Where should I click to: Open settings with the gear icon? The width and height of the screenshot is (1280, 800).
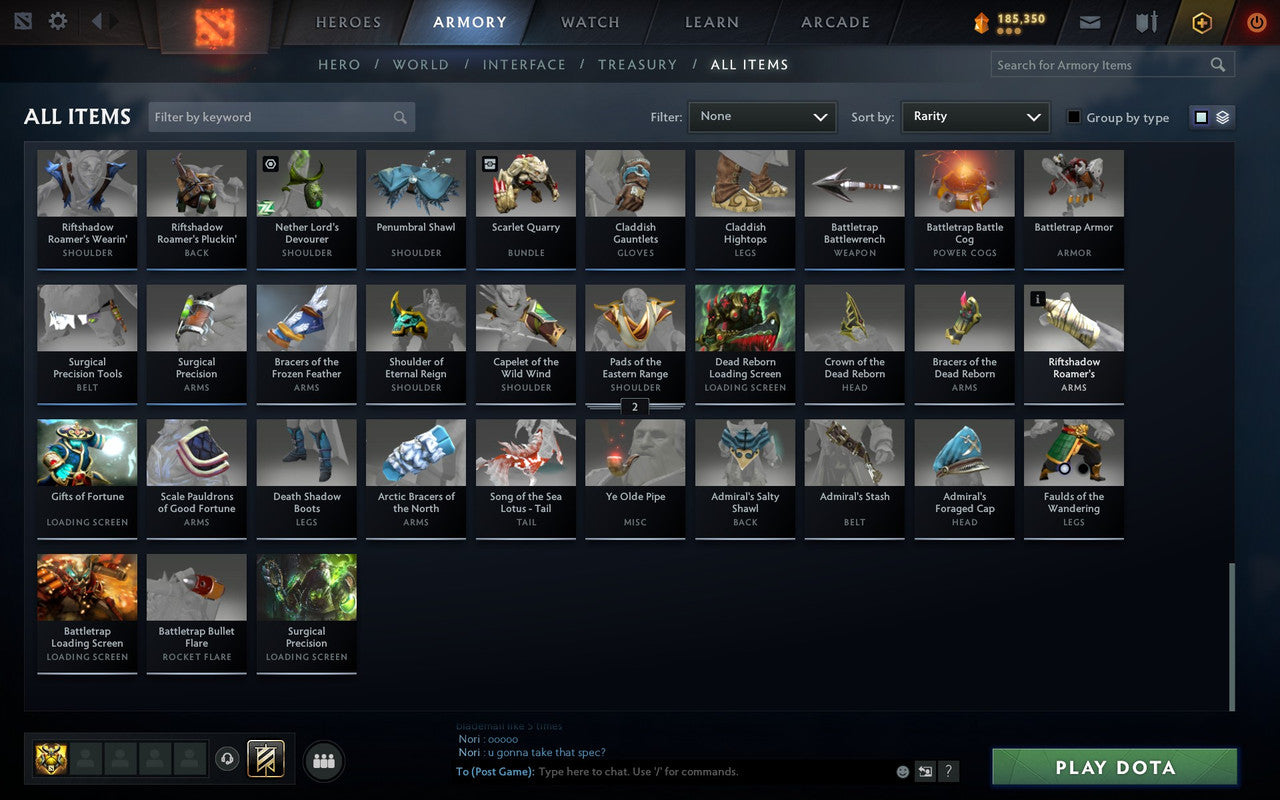pos(57,21)
